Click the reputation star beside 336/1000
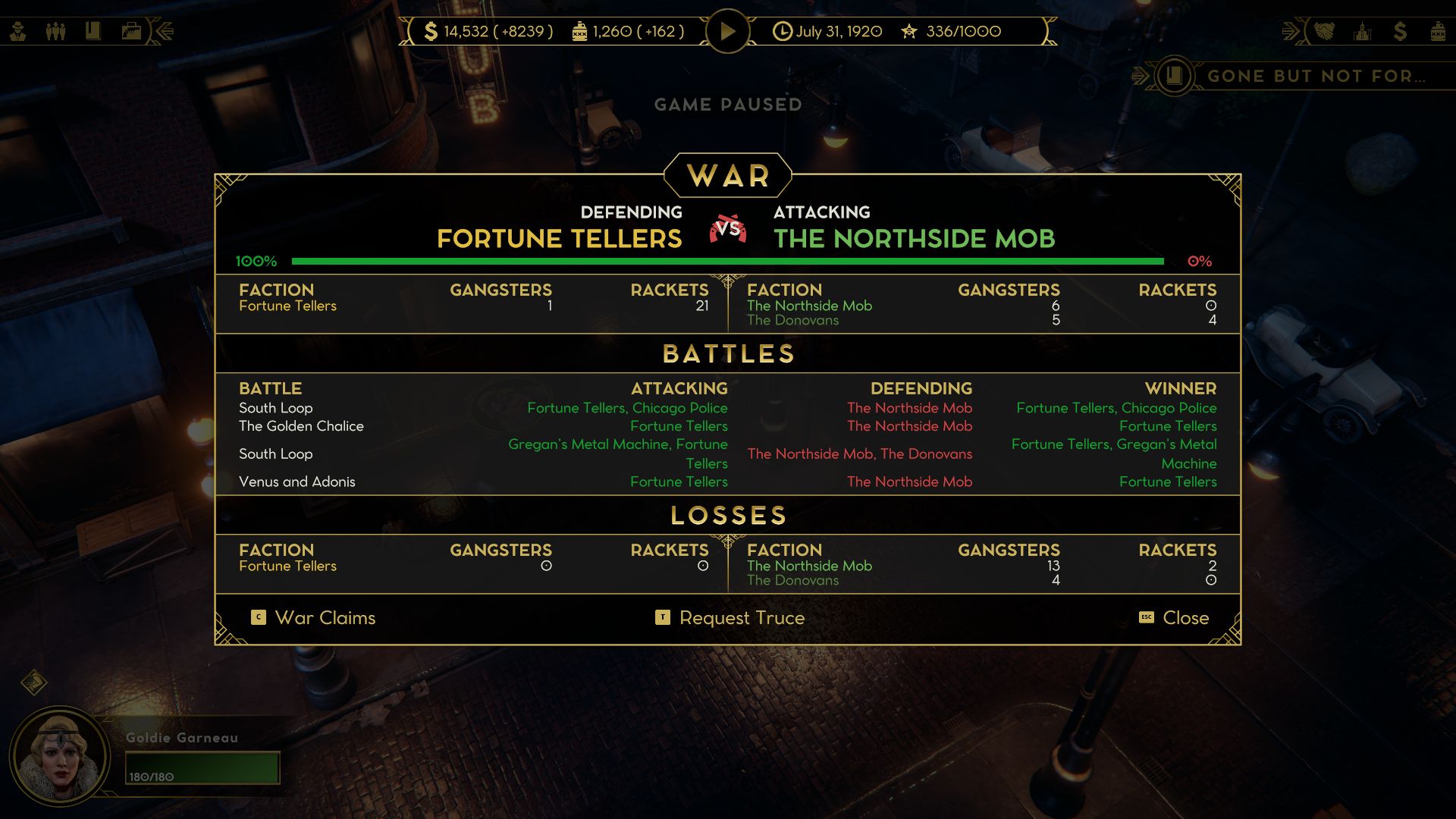Screen dimensions: 1456x819 click(x=908, y=31)
